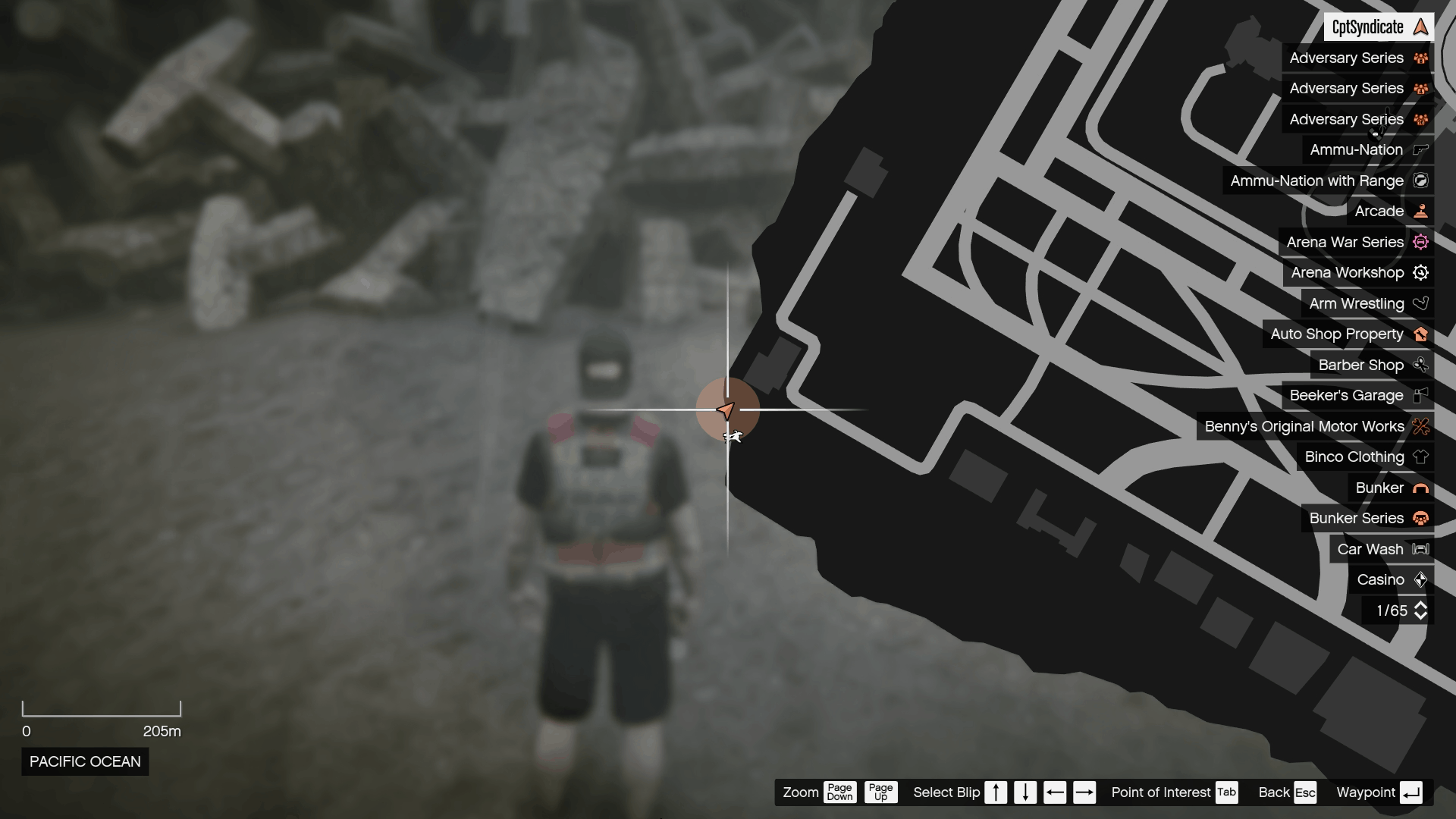Select the Barber Shop scissors icon
This screenshot has width=1456, height=819.
pyautogui.click(x=1422, y=365)
